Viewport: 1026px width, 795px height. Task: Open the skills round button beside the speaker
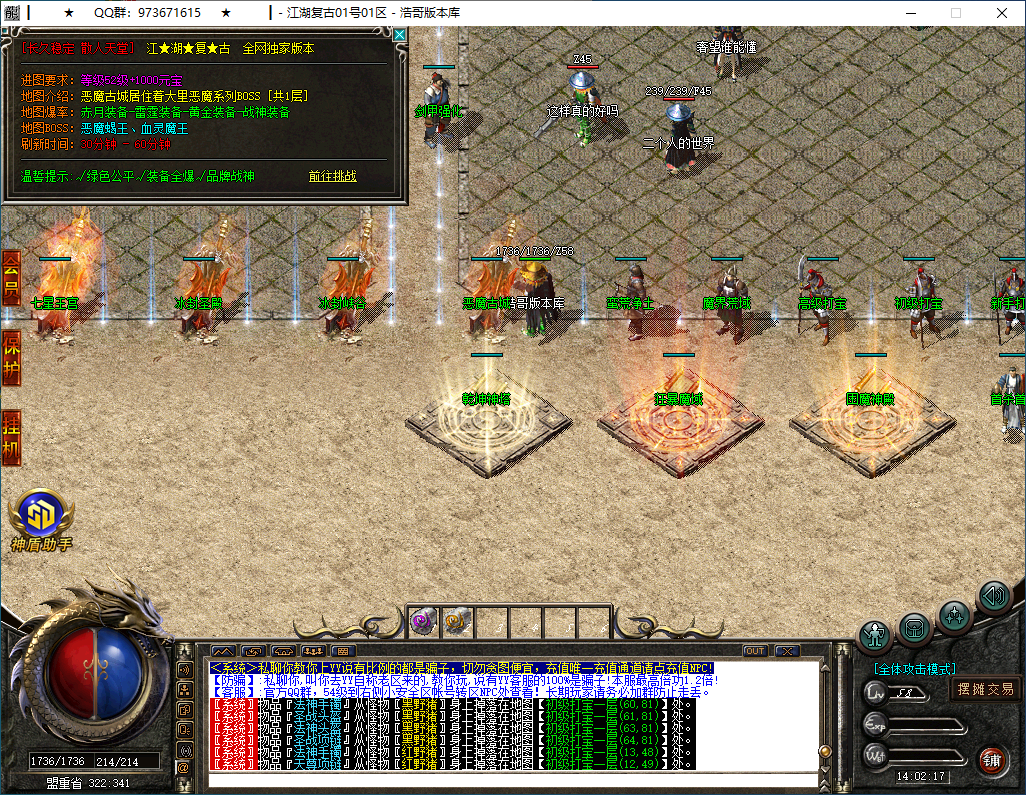tap(954, 612)
